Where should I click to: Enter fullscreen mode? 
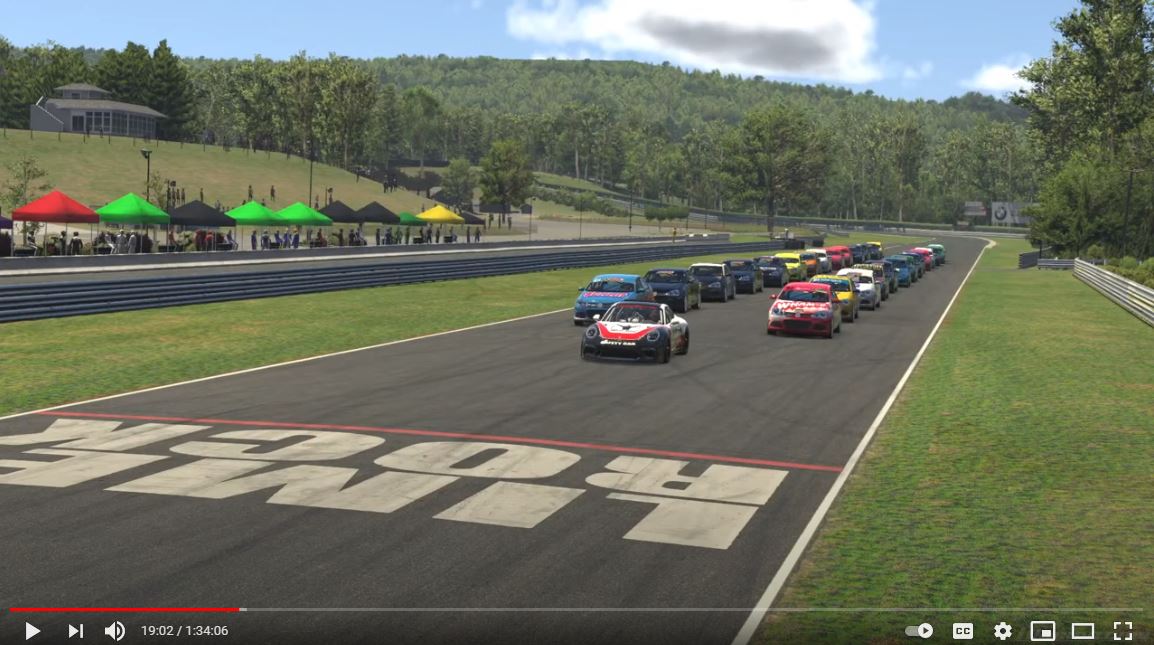point(1123,631)
